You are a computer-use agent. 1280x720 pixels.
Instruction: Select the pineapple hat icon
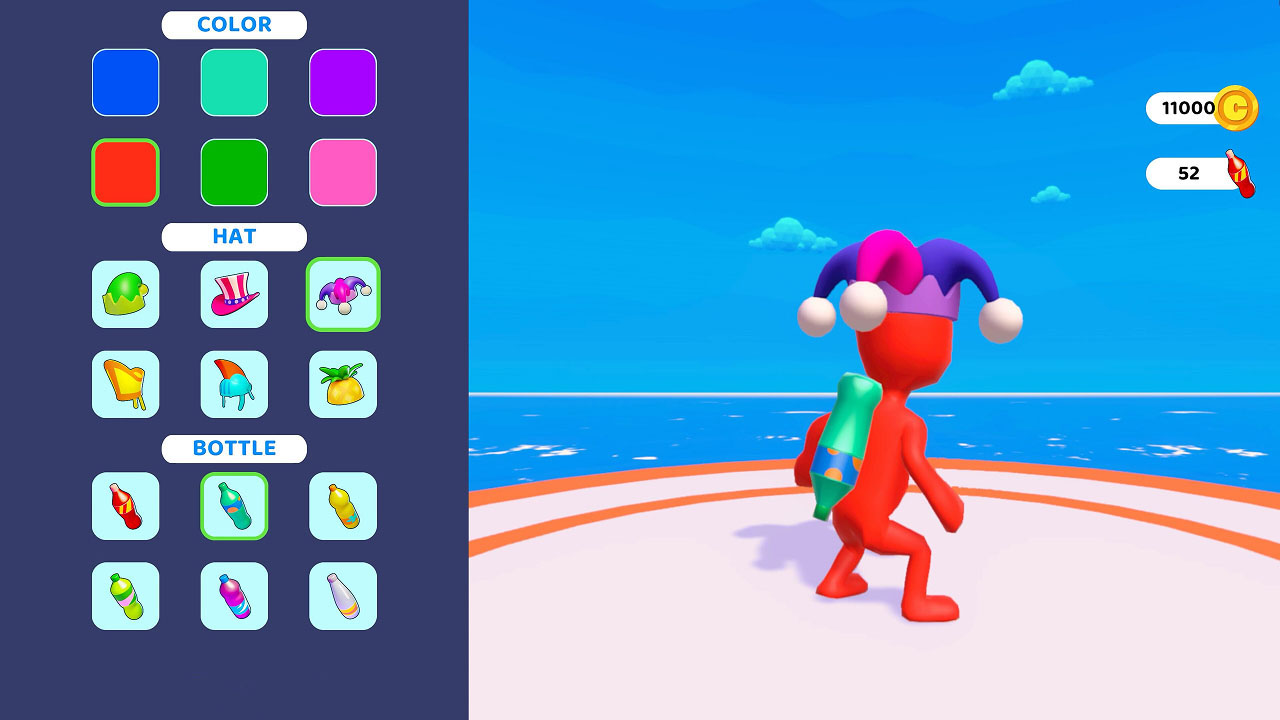click(x=343, y=384)
